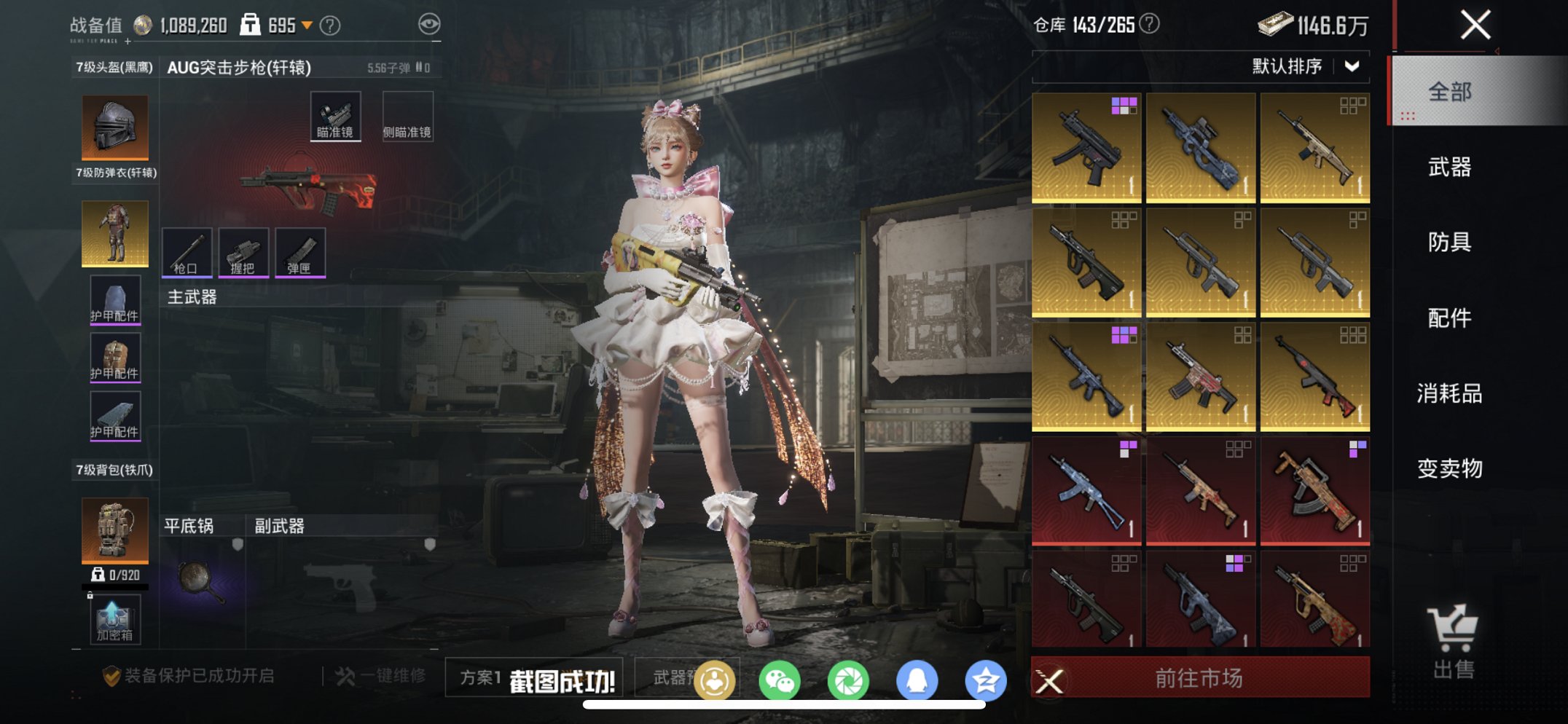Screen dimensions: 1568x724
Task: Open the 配件 category tab
Action: [x=1449, y=318]
